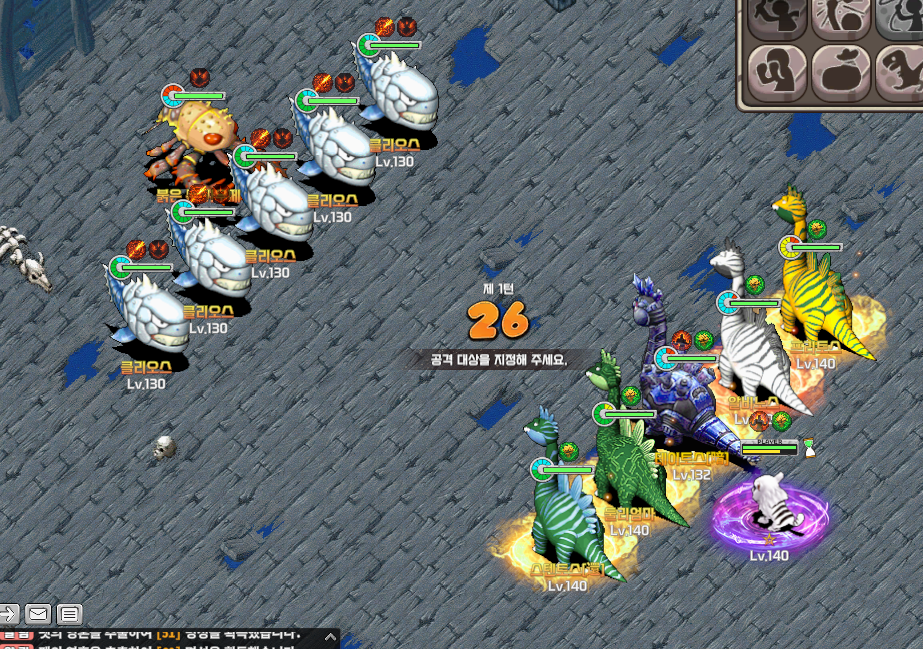Open the chat log list button

[x=69, y=614]
